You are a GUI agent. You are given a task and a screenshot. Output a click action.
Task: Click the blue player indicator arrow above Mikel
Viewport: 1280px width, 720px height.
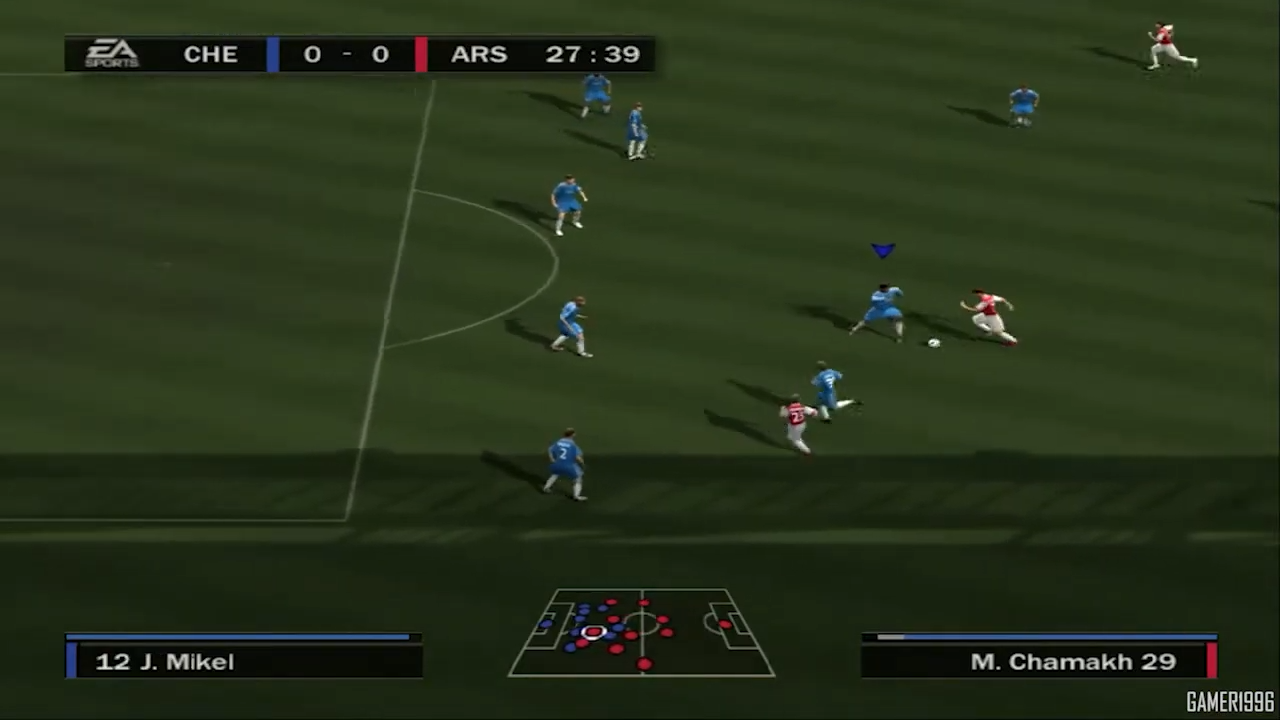coord(883,251)
